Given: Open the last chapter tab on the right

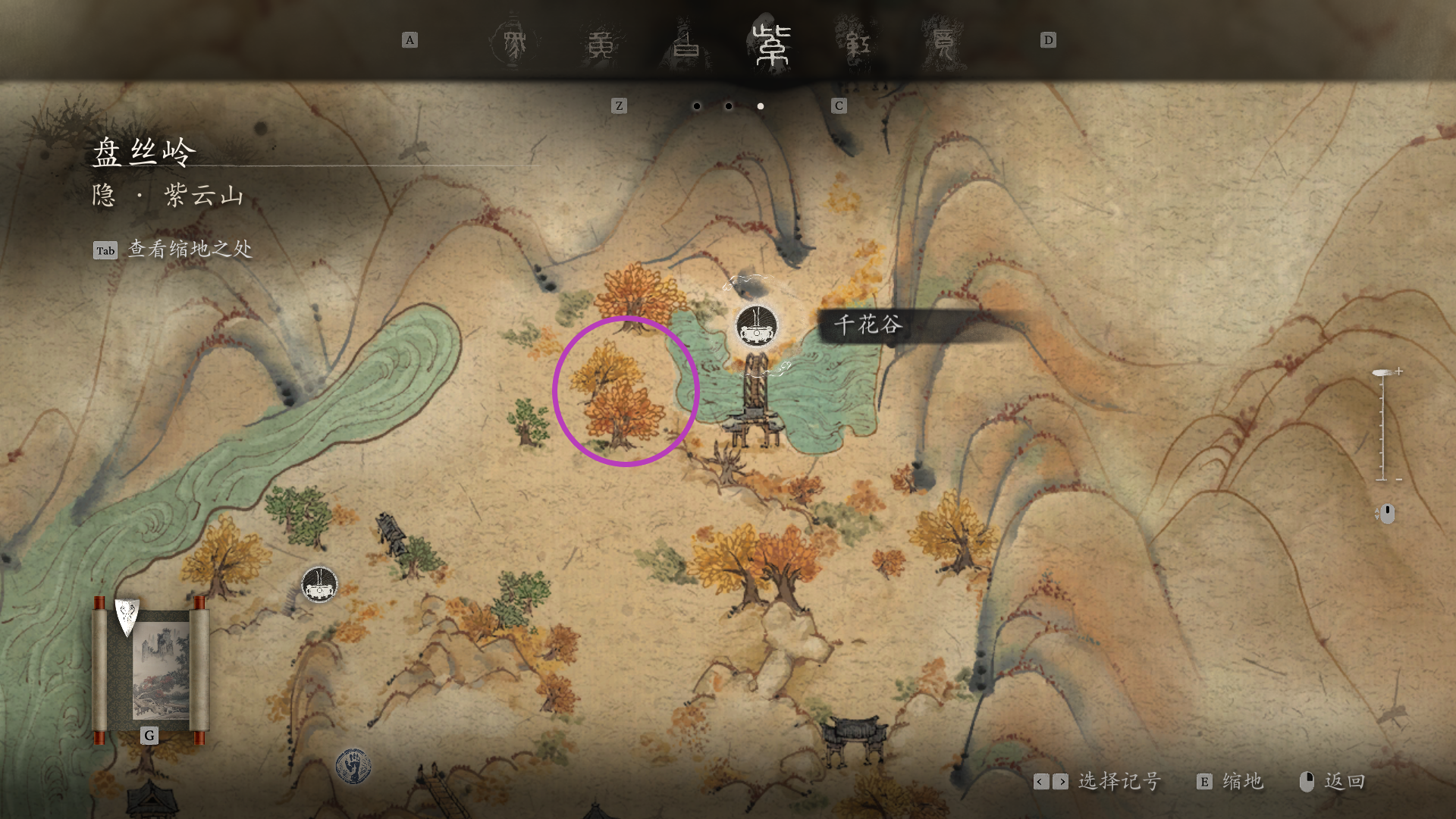Looking at the screenshot, I should (943, 44).
